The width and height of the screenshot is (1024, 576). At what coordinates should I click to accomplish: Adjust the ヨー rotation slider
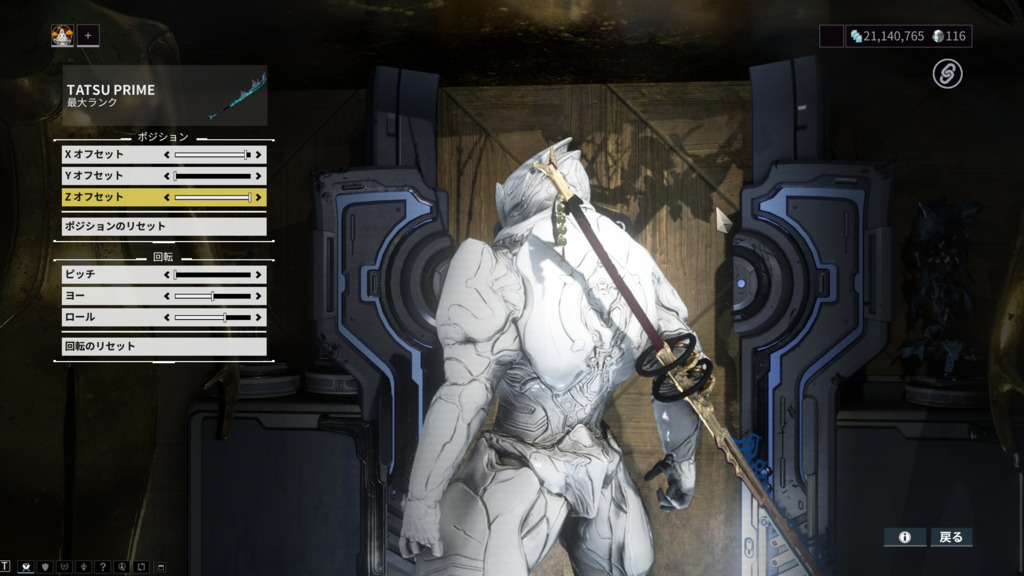pyautogui.click(x=212, y=296)
